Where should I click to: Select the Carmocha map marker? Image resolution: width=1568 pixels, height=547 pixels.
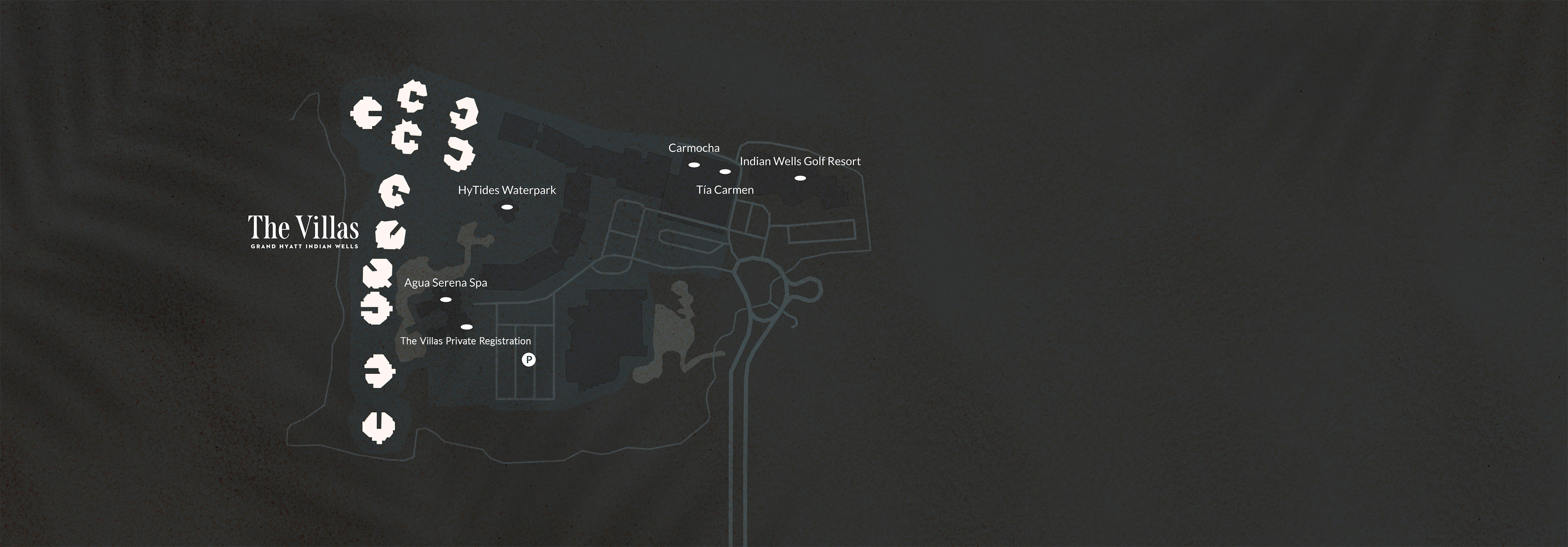(693, 165)
